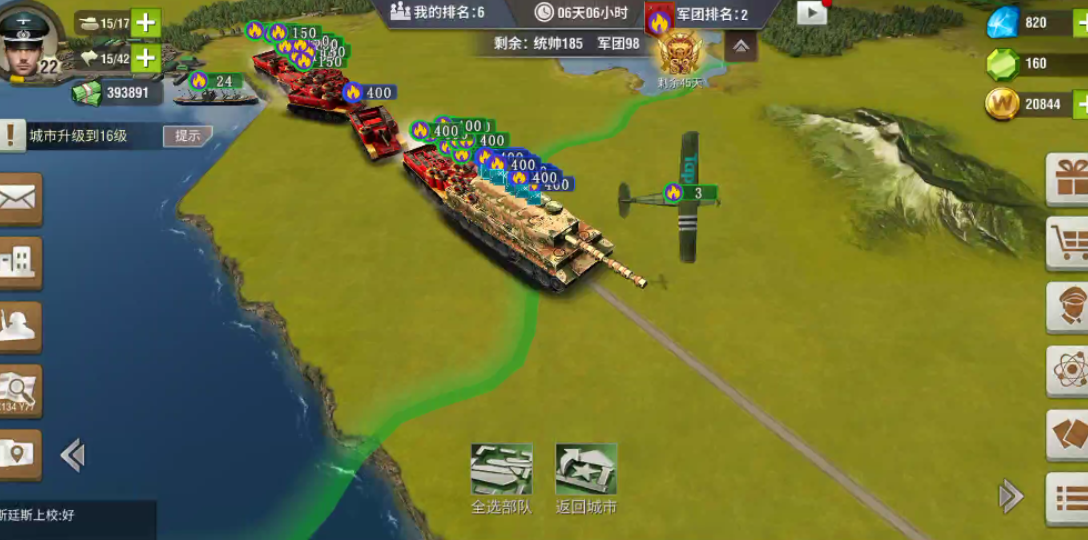Tap the 提示 hint button
This screenshot has width=1088, height=540.
coord(187,136)
